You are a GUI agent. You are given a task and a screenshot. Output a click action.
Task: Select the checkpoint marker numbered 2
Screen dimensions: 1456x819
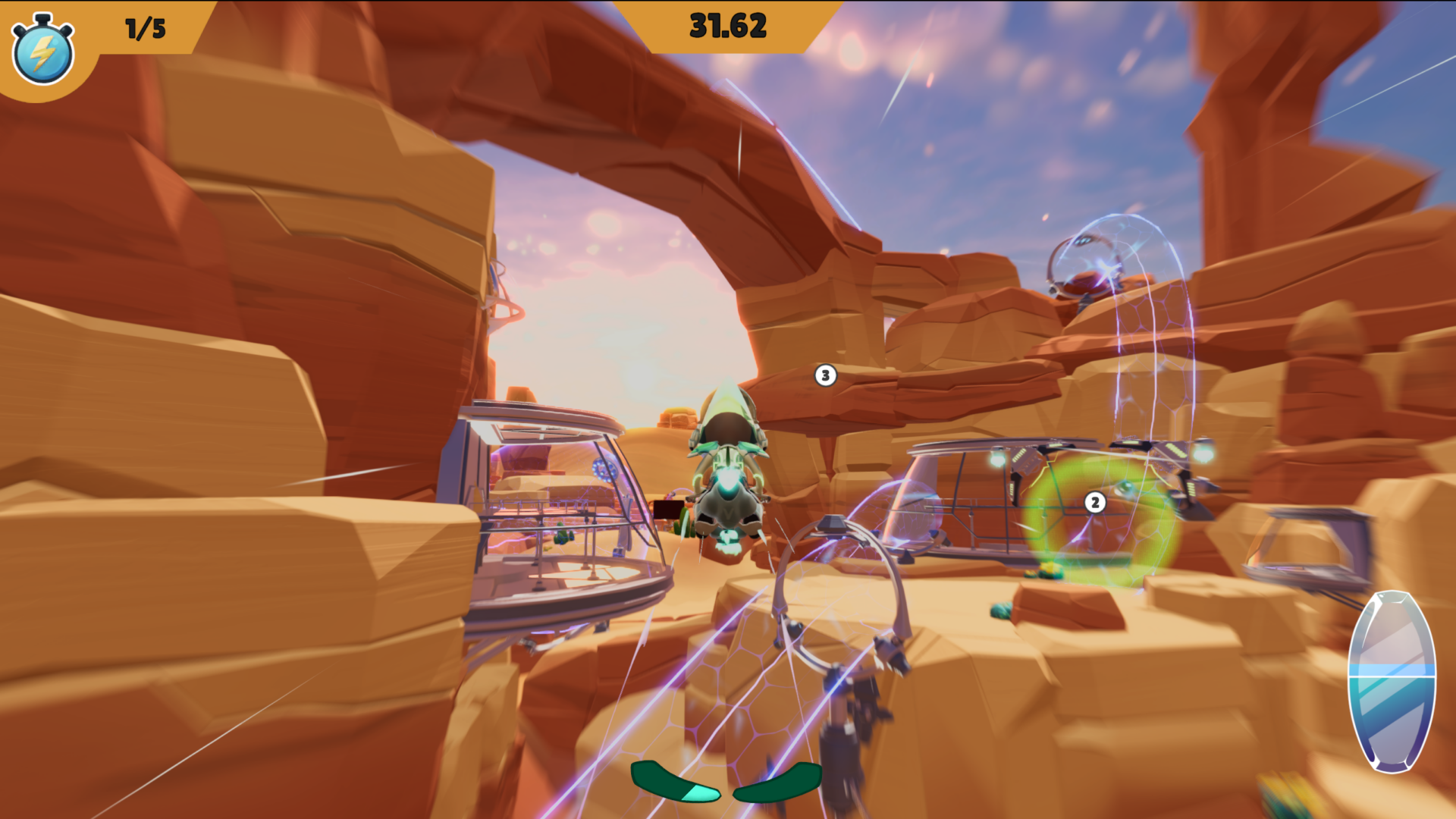coord(1094,503)
